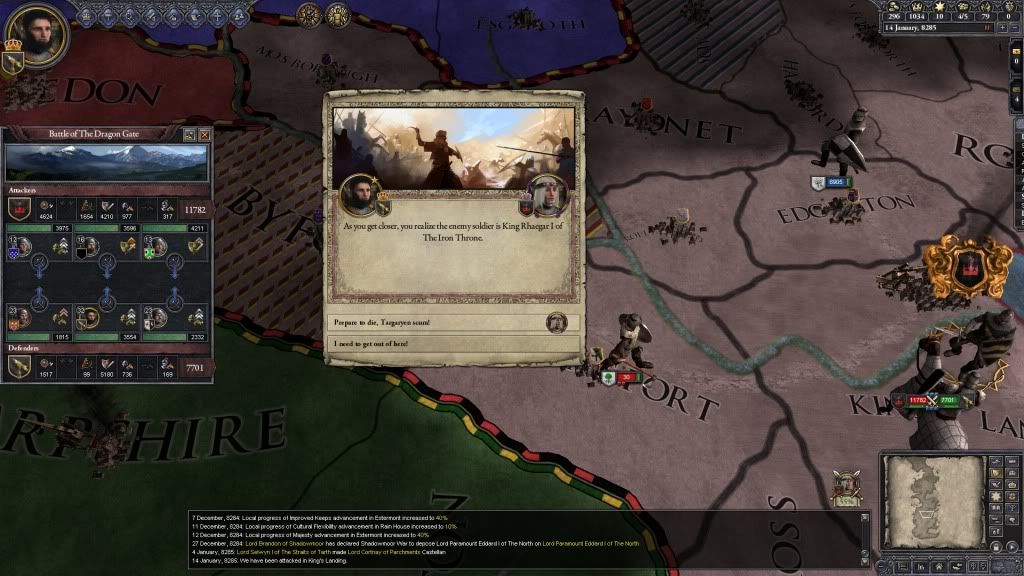Click the button left of the battle panel's close X
The height and width of the screenshot is (576, 1024).
pyautogui.click(x=189, y=134)
